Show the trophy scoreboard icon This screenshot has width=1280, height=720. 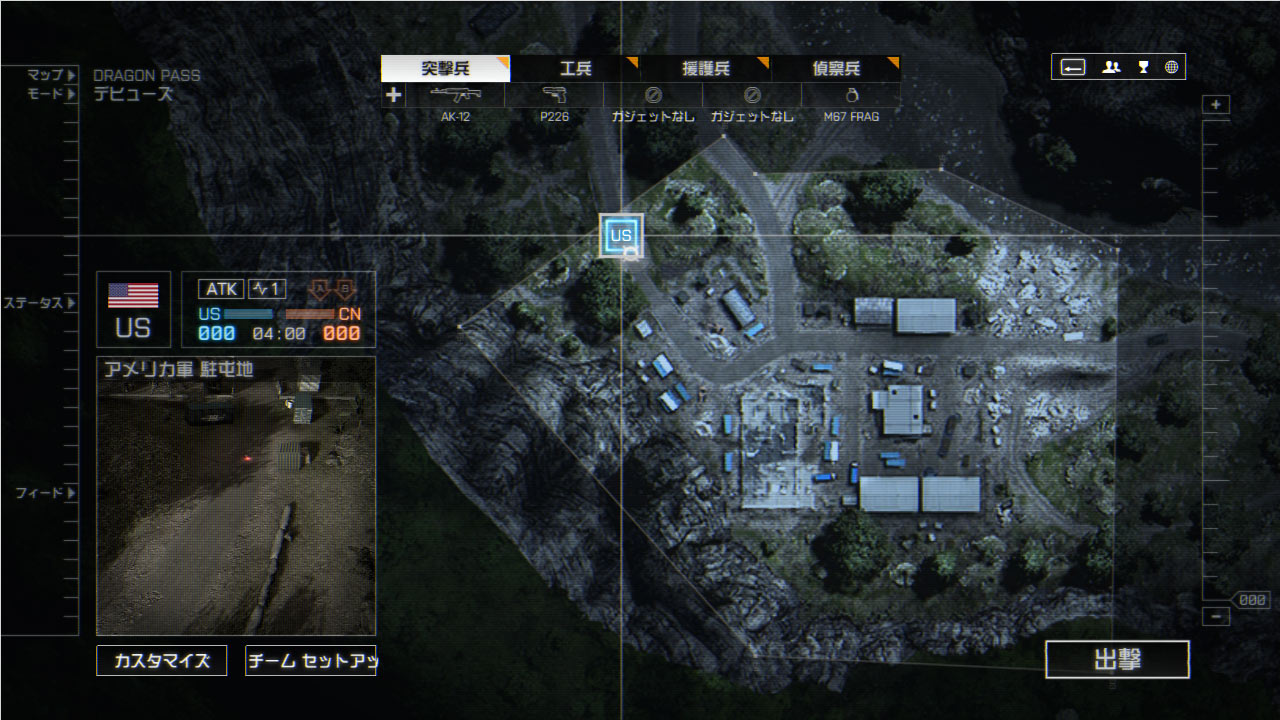(x=1143, y=67)
